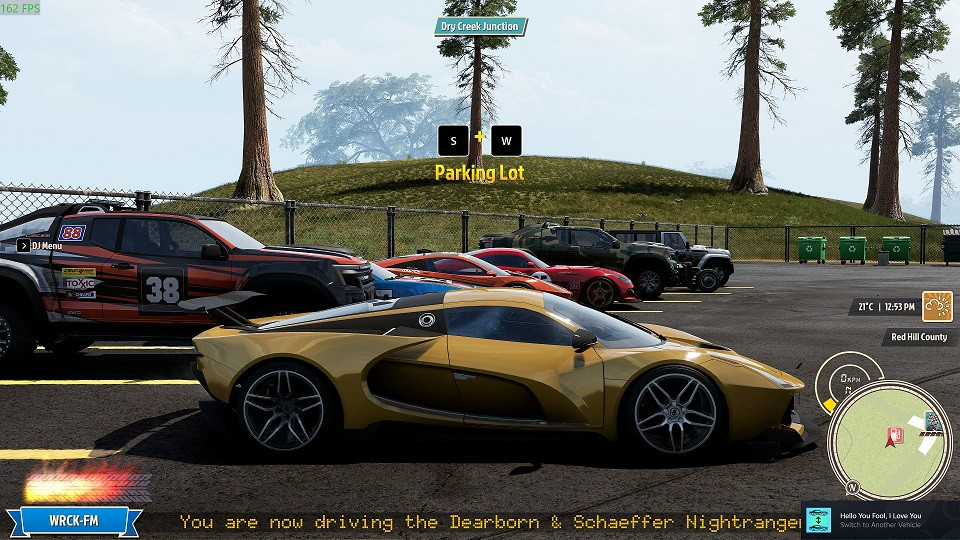
Task: Open the weather forecast icon
Action: coord(937,306)
